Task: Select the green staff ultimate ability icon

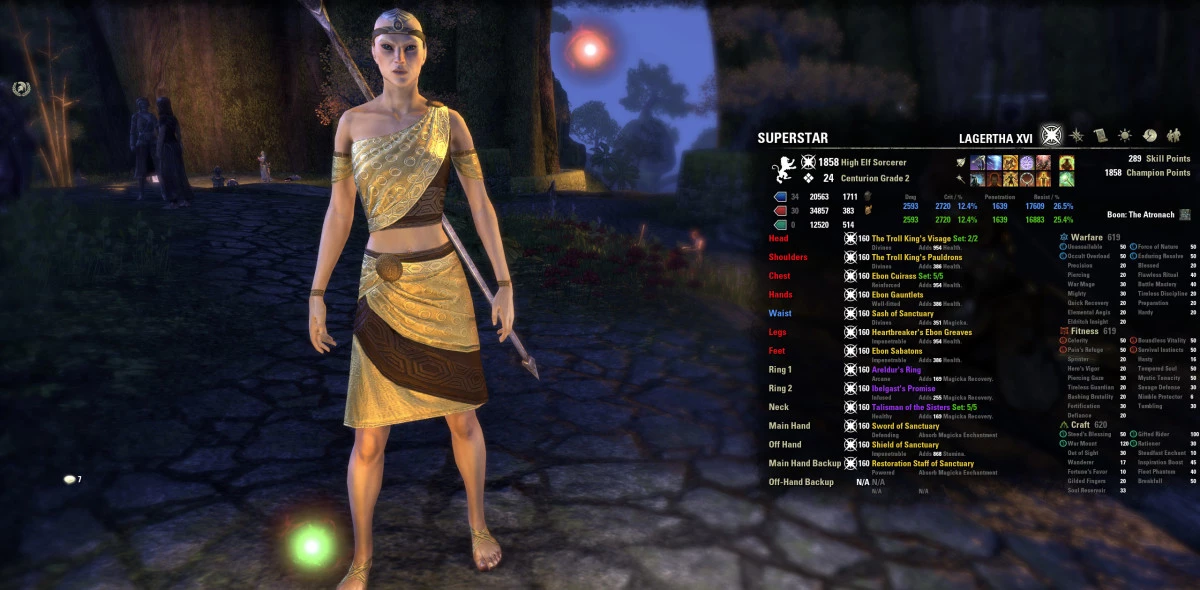Action: [x=1067, y=180]
